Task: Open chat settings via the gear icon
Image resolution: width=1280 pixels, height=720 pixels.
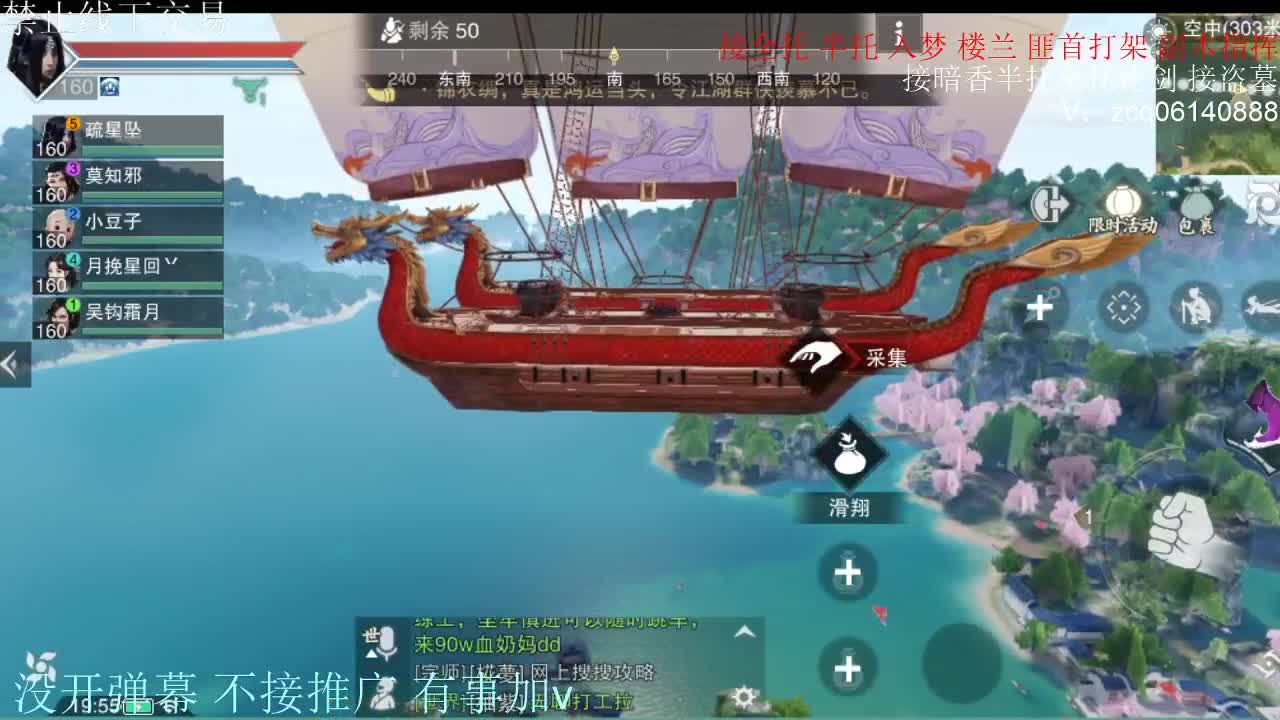Action: pyautogui.click(x=744, y=697)
